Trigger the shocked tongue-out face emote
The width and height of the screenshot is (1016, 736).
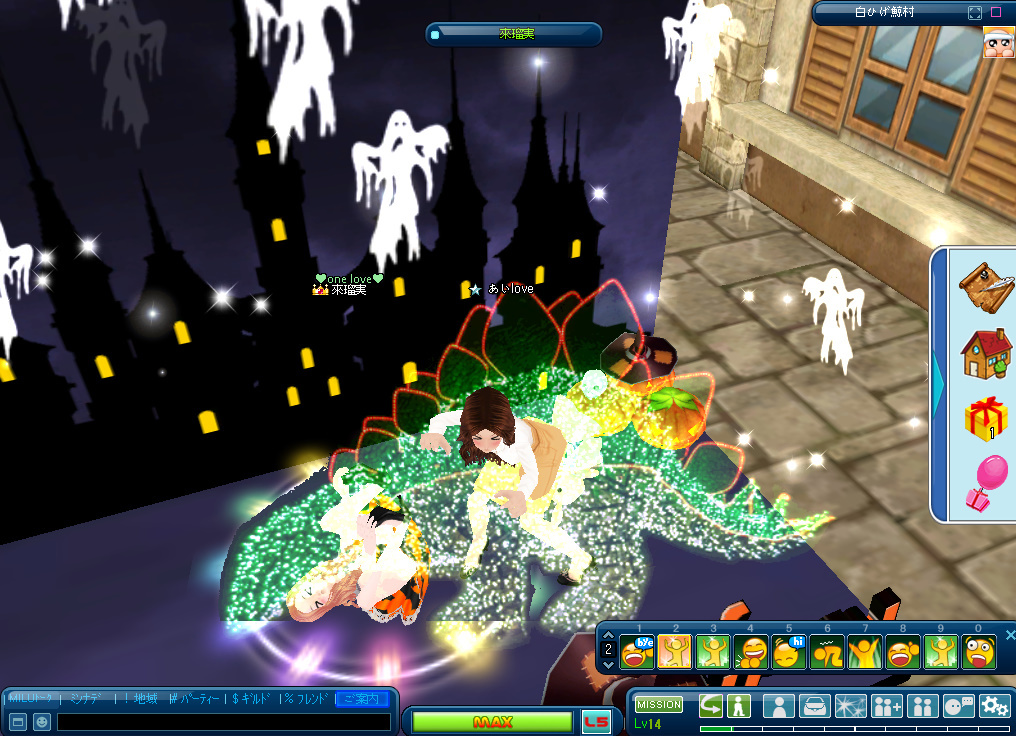click(x=979, y=653)
